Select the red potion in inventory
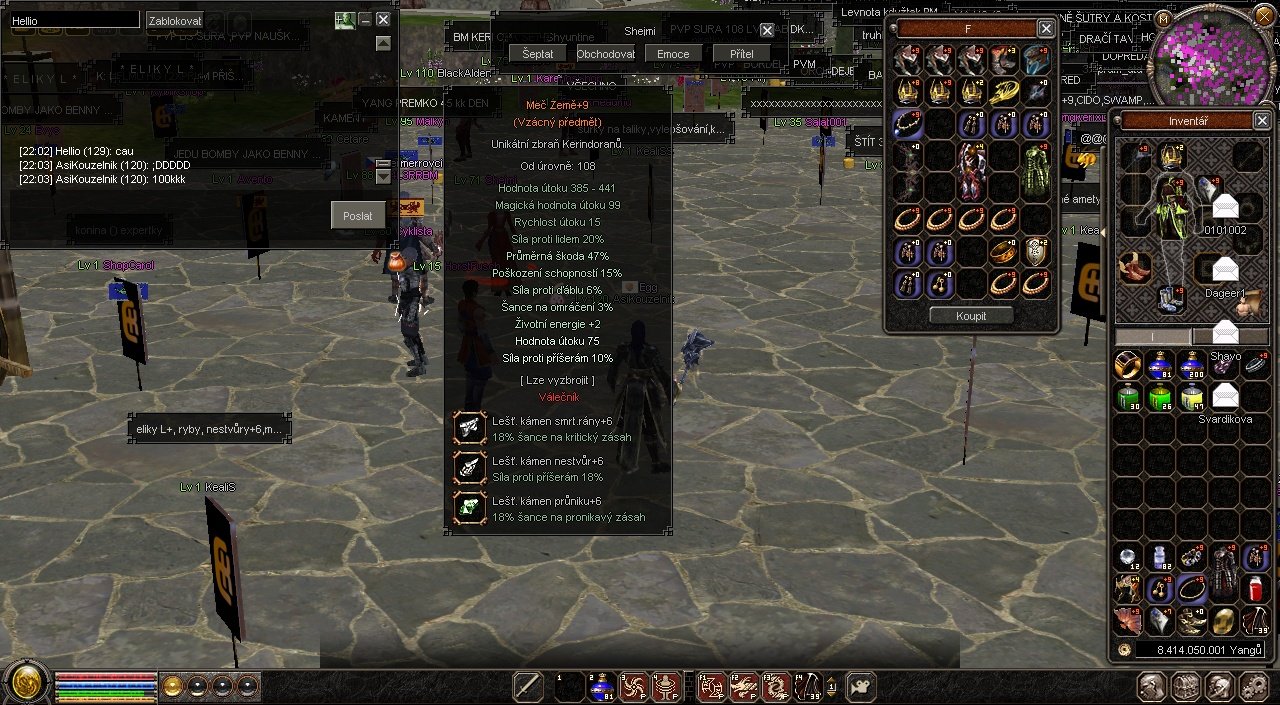The height and width of the screenshot is (705, 1280). (1255, 589)
